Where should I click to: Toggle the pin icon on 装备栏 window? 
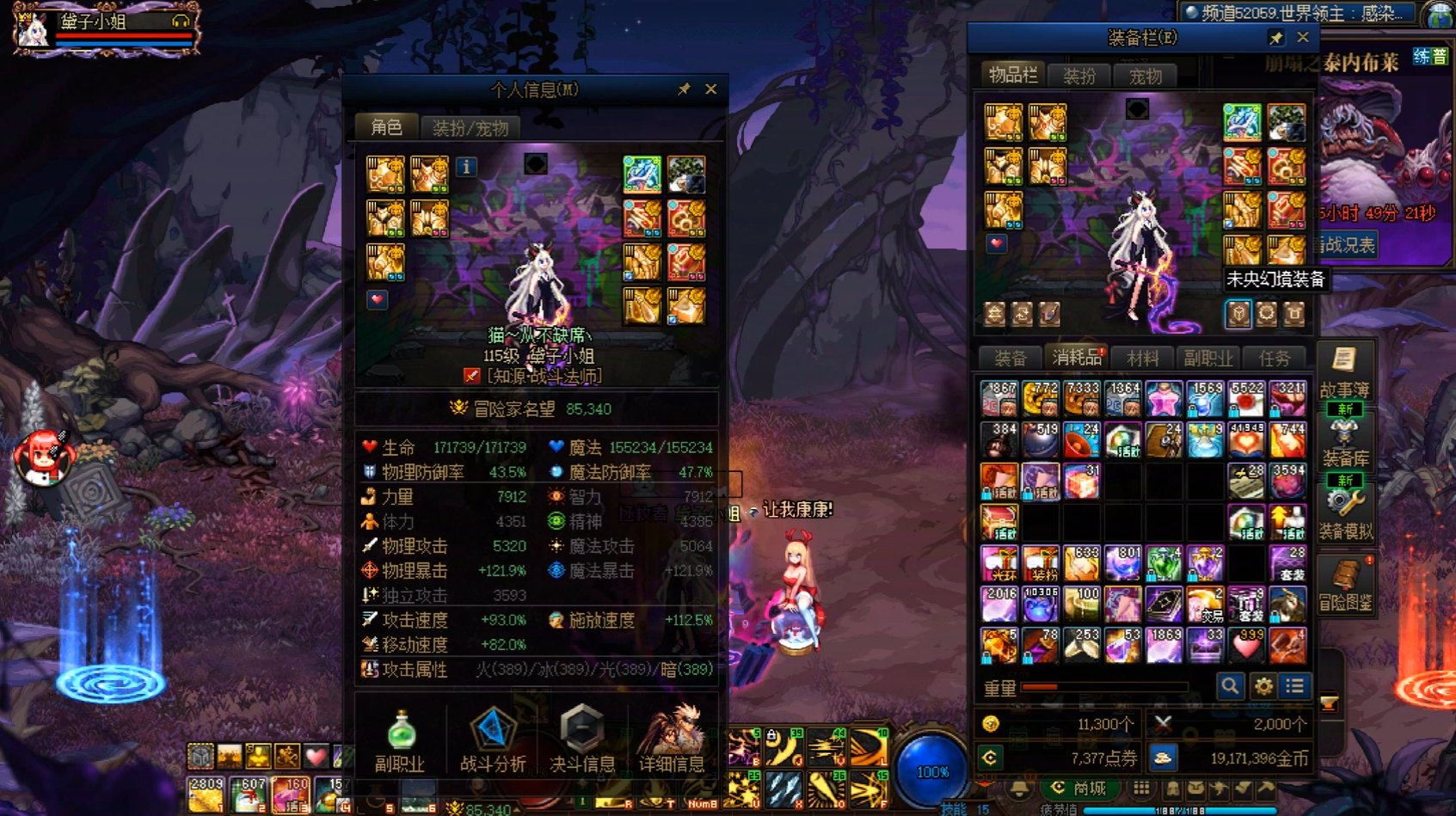1275,37
